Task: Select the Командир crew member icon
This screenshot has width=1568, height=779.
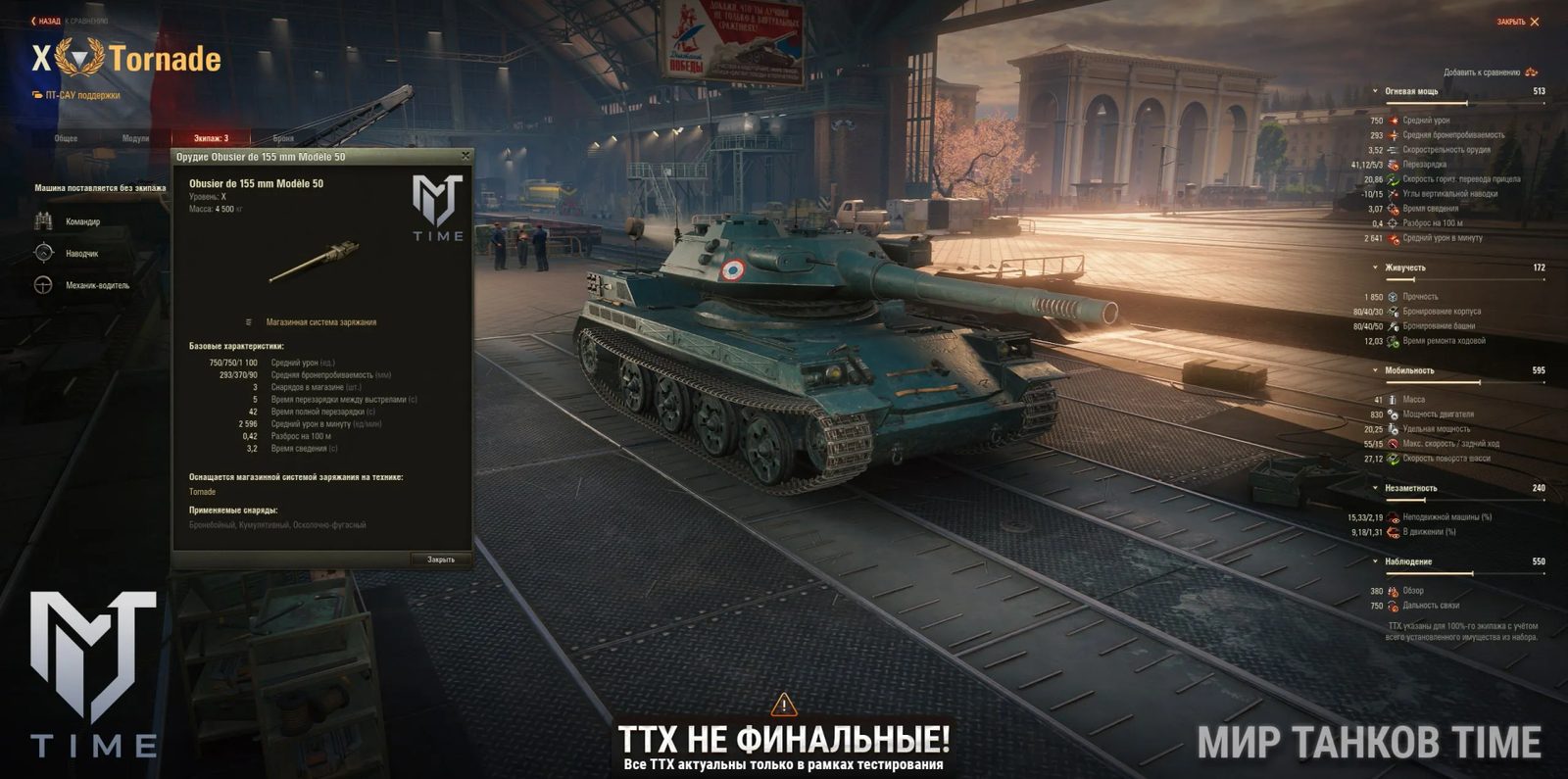Action: click(x=43, y=220)
